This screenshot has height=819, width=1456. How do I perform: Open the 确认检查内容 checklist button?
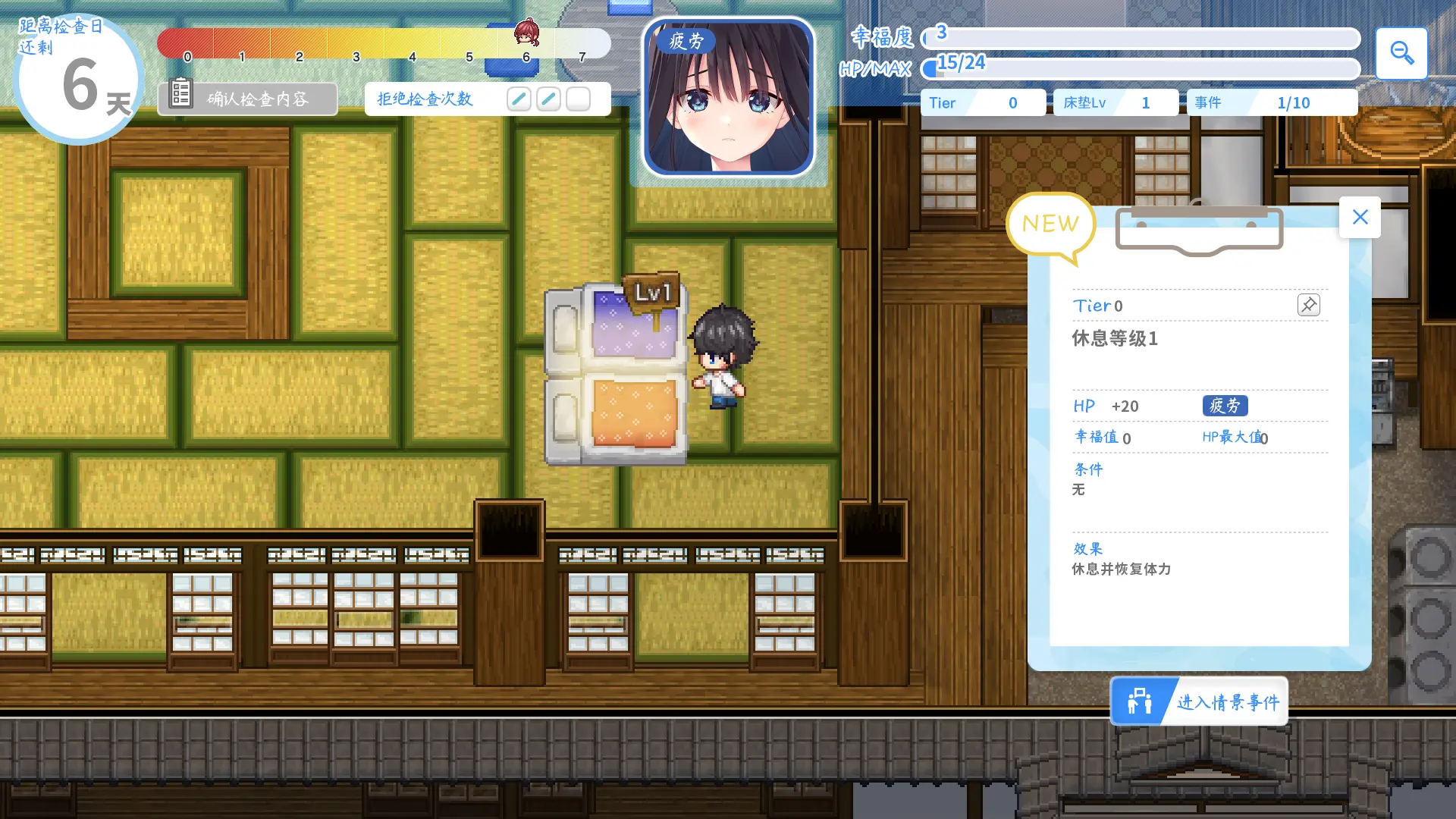248,99
